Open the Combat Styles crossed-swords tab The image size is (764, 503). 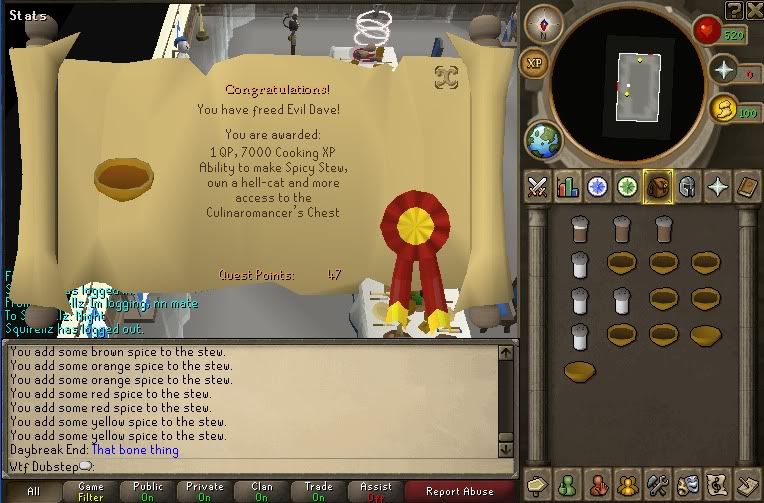tap(539, 186)
